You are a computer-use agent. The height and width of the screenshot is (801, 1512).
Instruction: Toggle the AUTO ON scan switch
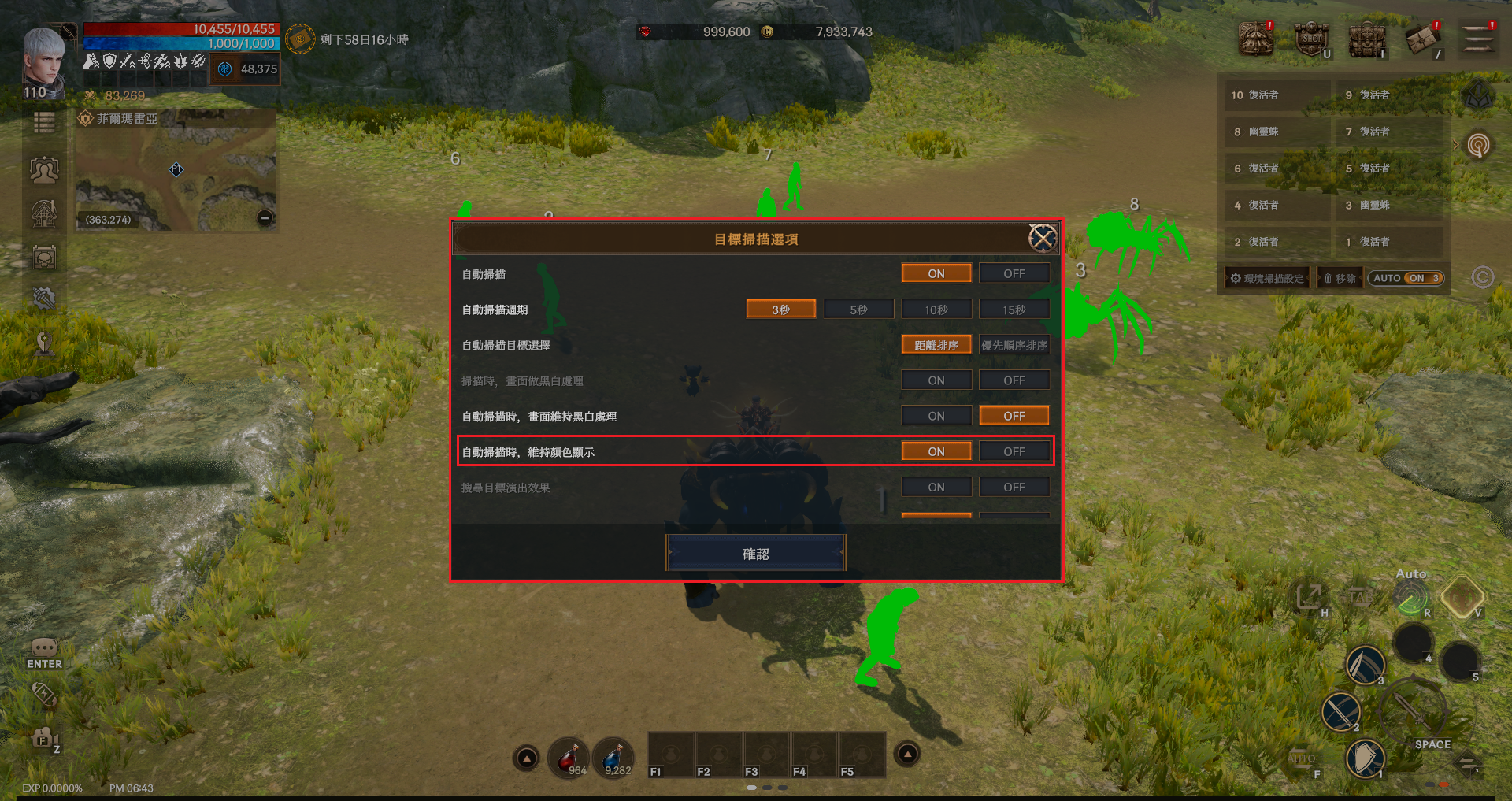pyautogui.click(x=1406, y=278)
